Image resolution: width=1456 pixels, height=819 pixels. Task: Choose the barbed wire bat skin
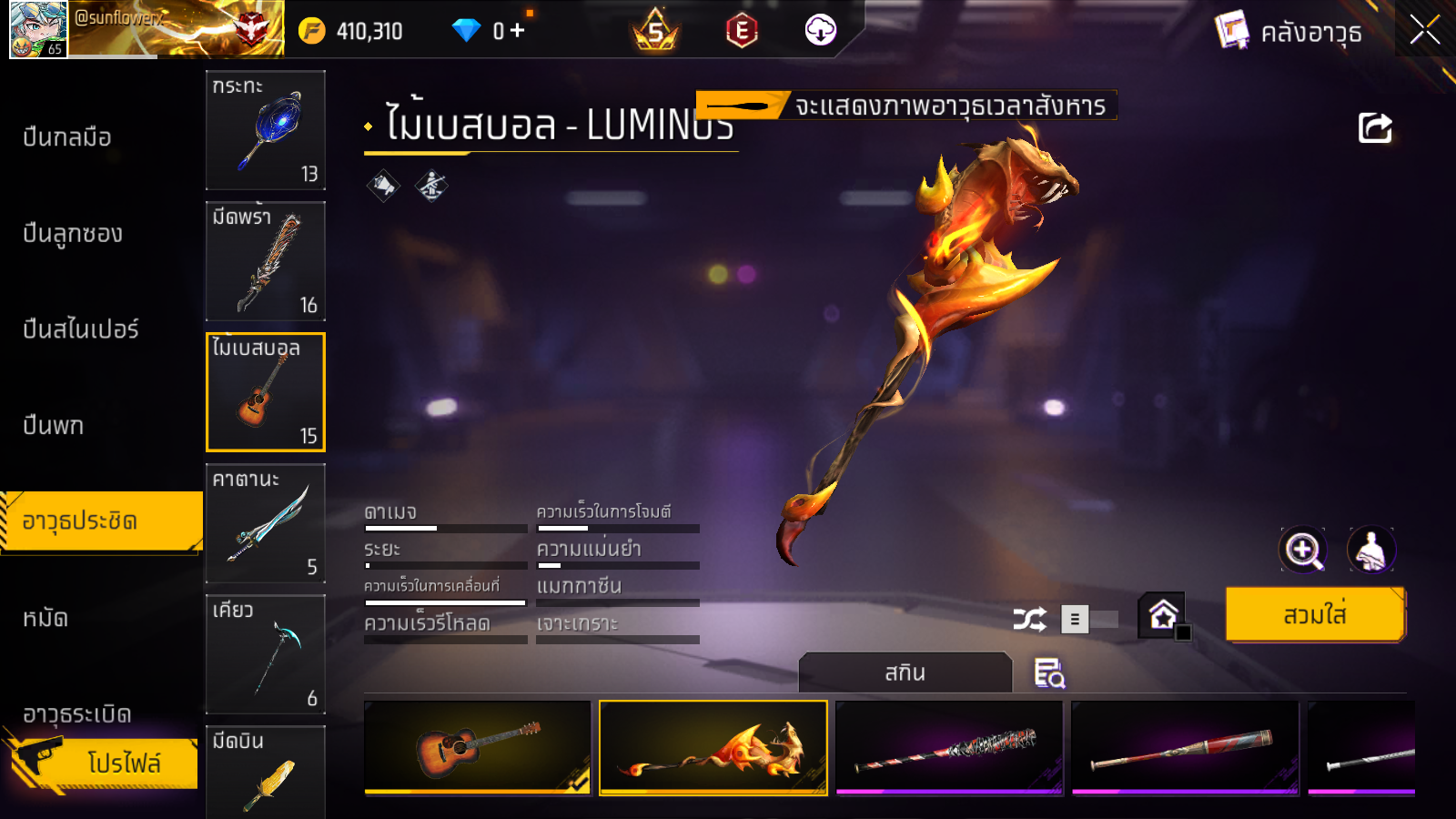point(949,747)
